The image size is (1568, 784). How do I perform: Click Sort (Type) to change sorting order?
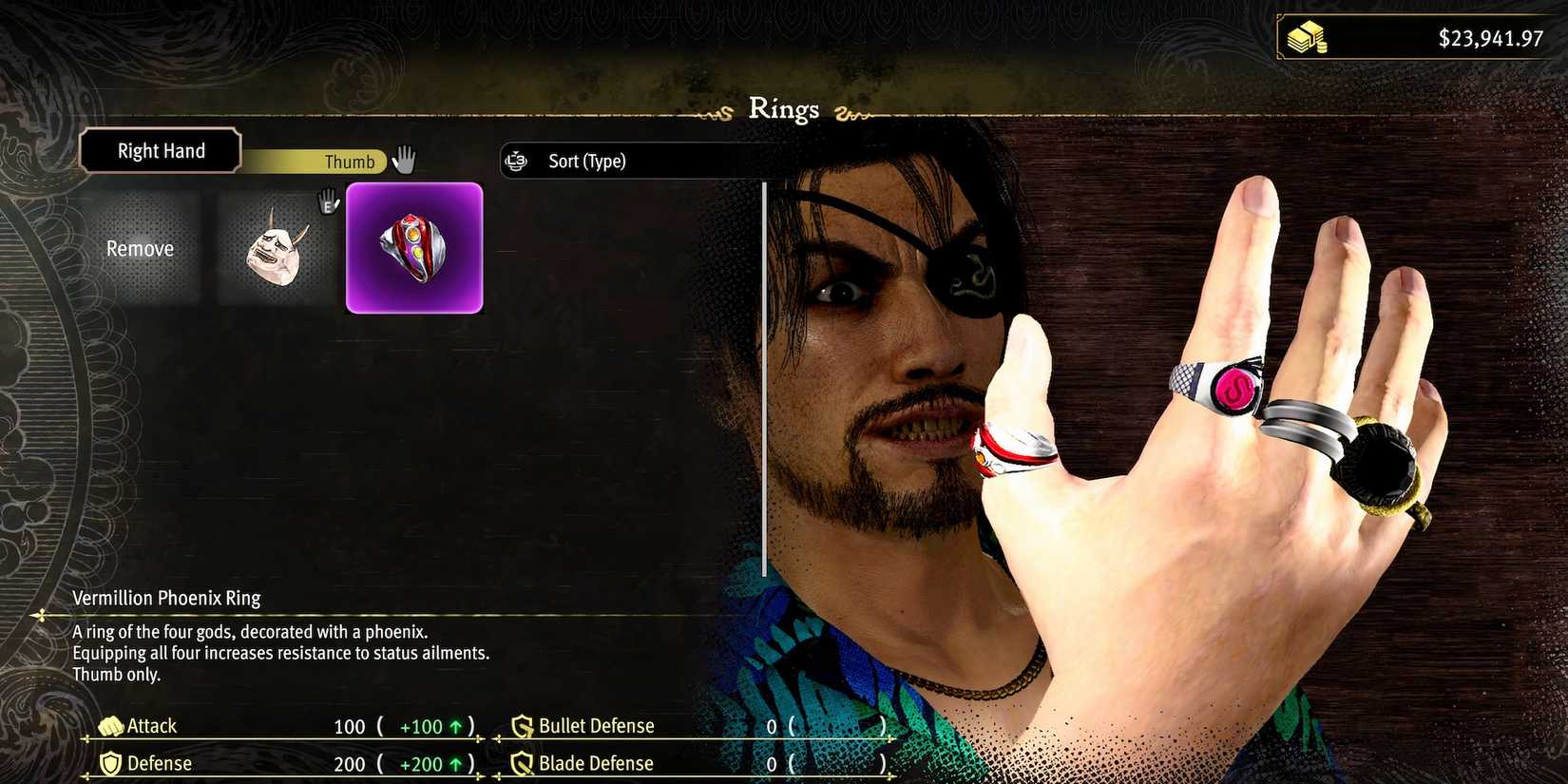pyautogui.click(x=585, y=161)
